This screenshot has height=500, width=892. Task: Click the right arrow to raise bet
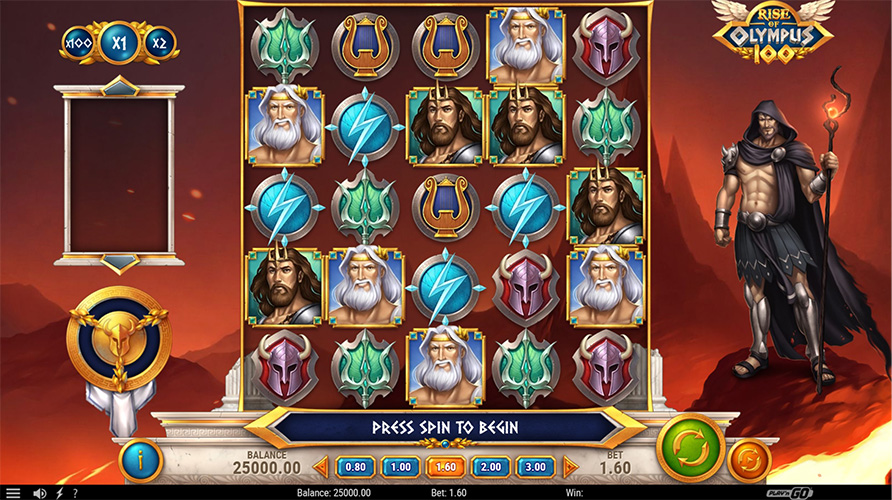[x=571, y=466]
